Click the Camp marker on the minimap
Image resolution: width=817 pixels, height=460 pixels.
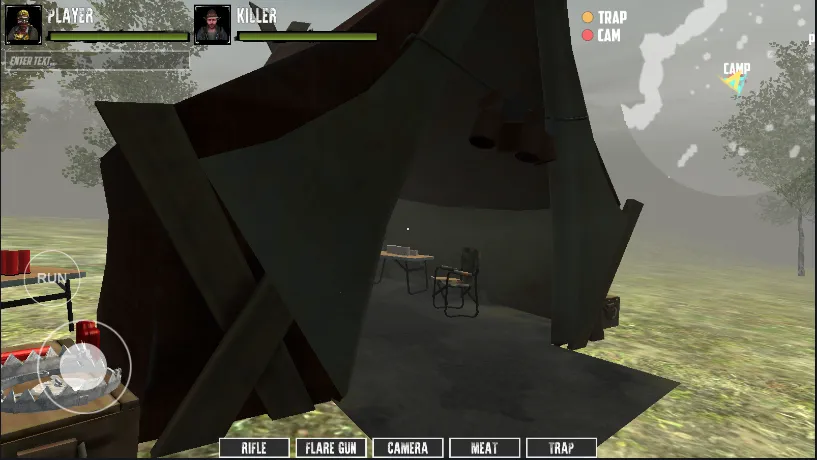pyautogui.click(x=736, y=80)
